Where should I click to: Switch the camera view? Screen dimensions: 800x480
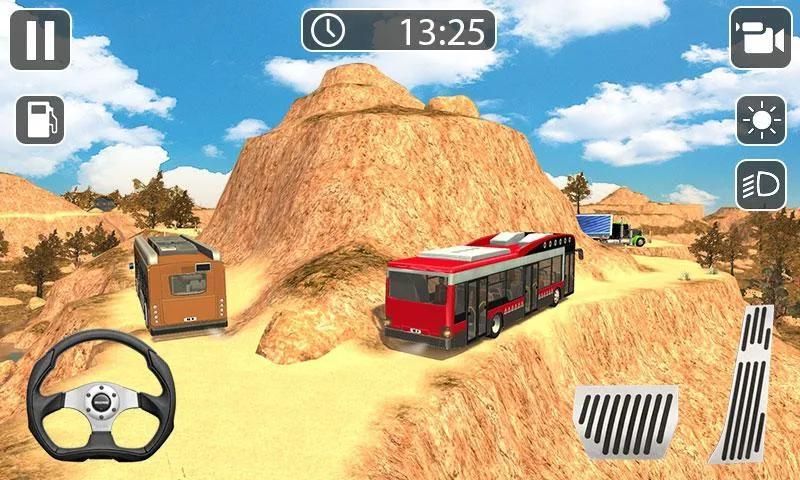click(x=760, y=39)
